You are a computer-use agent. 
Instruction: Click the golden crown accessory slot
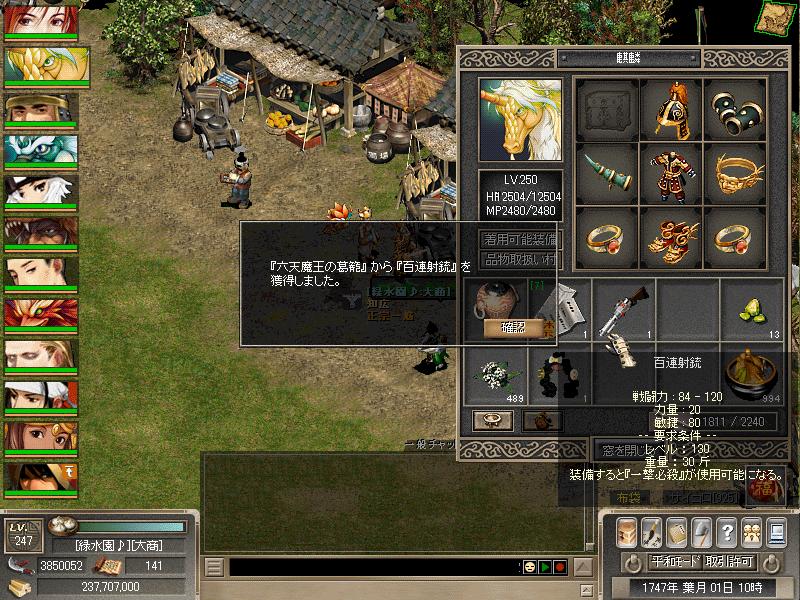(x=734, y=174)
